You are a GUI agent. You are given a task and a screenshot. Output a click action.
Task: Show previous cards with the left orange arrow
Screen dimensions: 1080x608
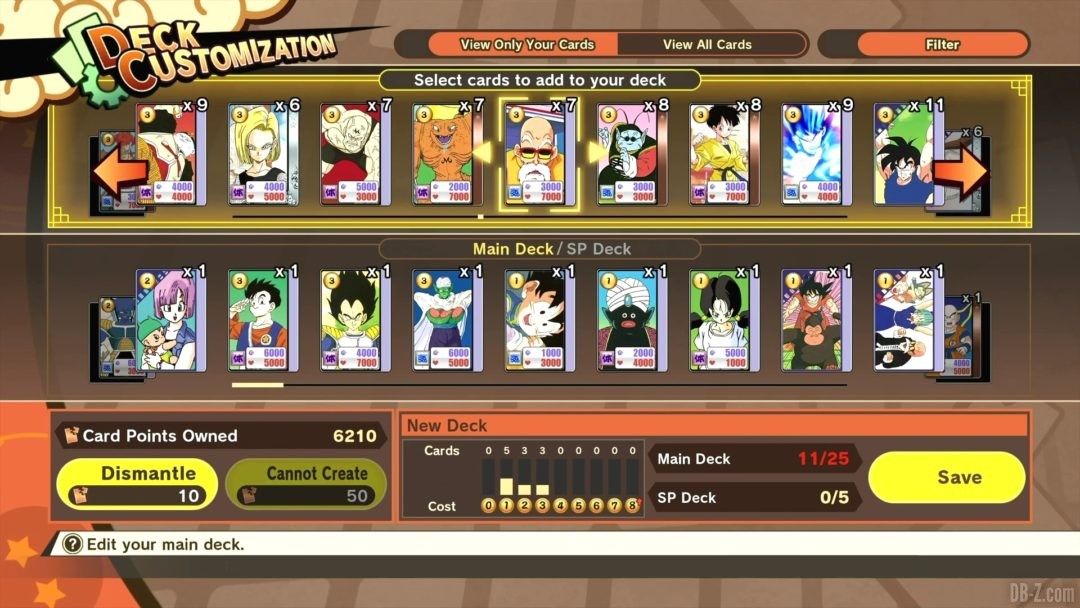tap(119, 174)
